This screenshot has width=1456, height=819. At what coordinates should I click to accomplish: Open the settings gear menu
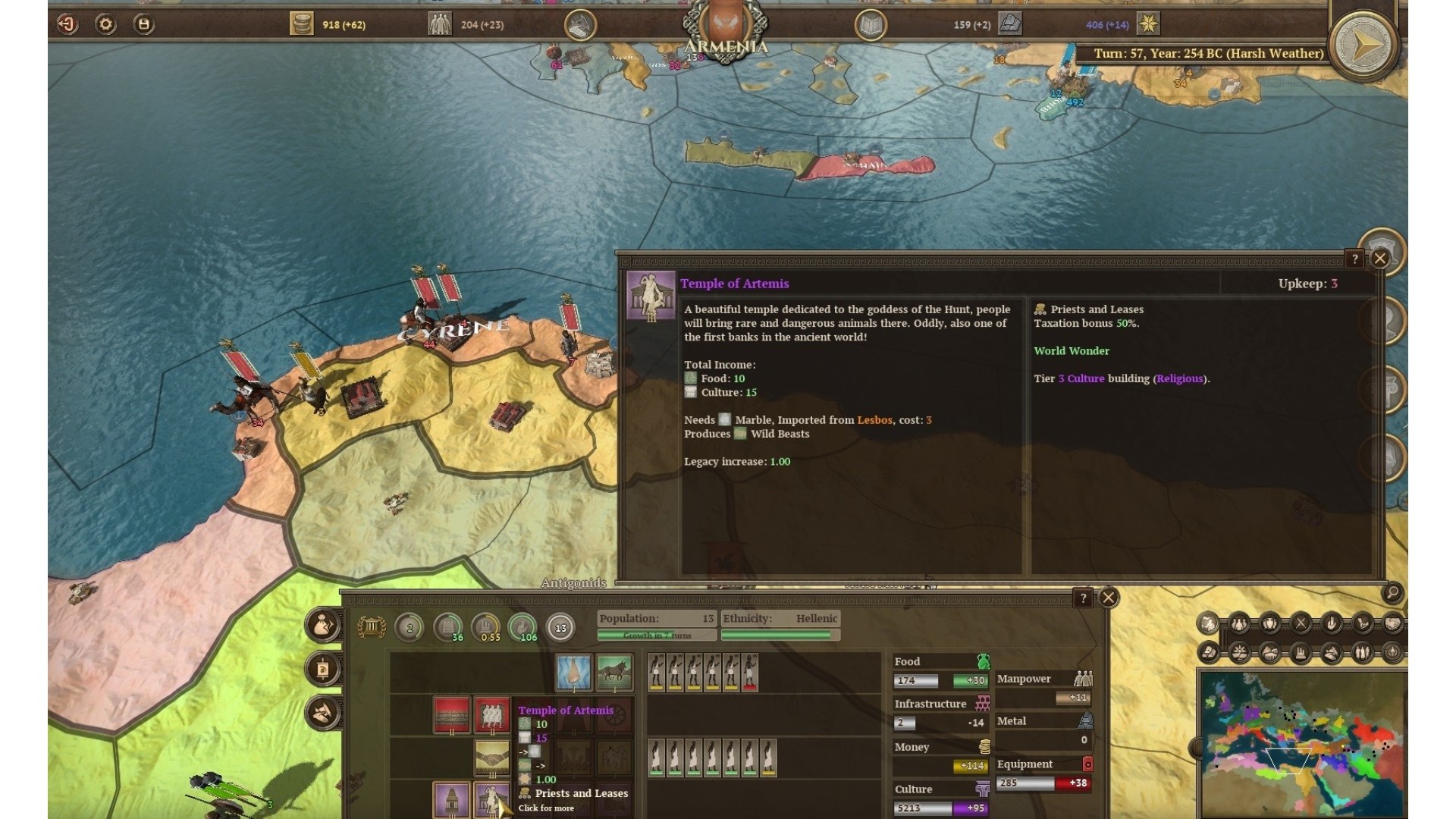pos(105,24)
